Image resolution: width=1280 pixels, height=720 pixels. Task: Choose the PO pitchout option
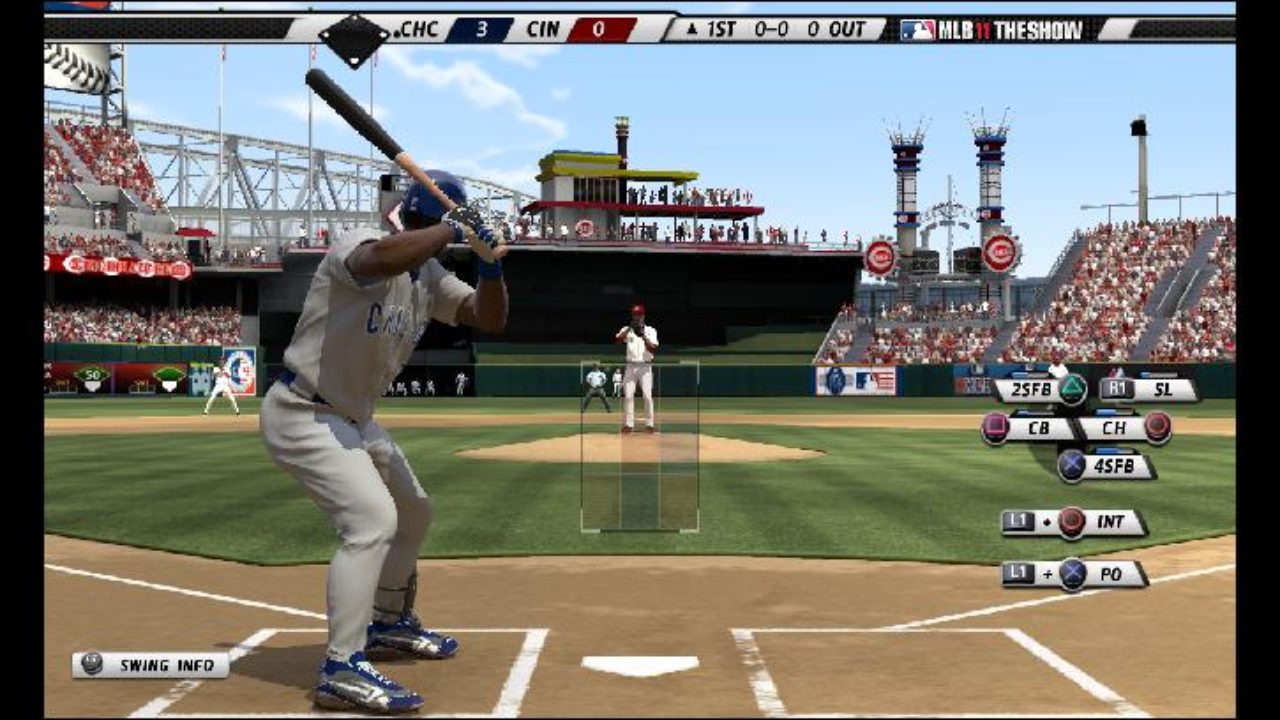coord(1074,574)
